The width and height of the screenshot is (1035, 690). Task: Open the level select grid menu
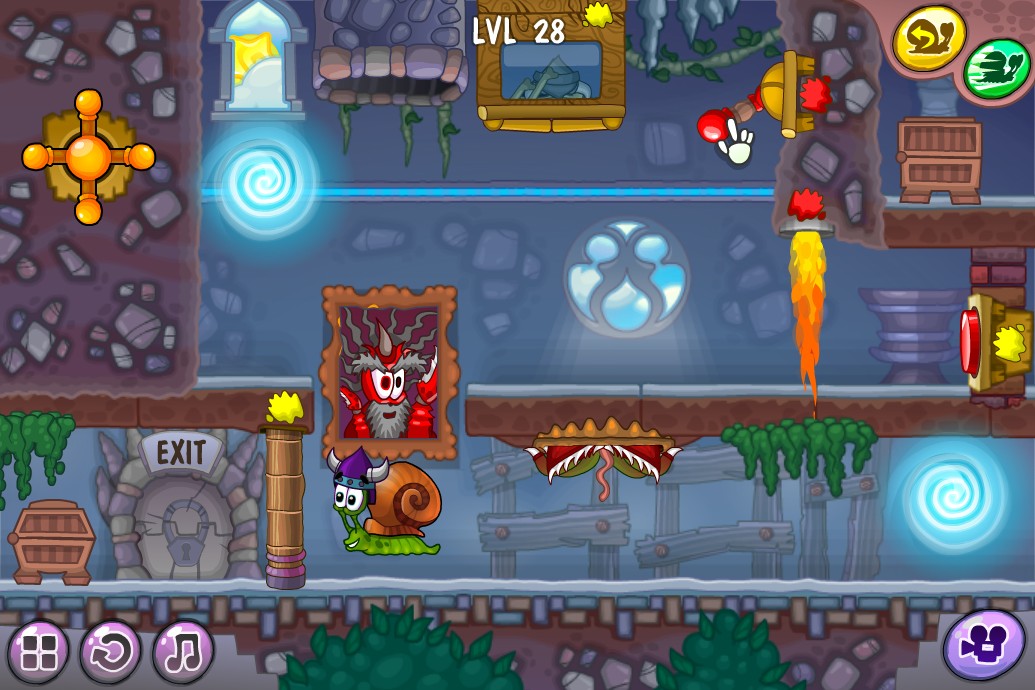(x=38, y=651)
